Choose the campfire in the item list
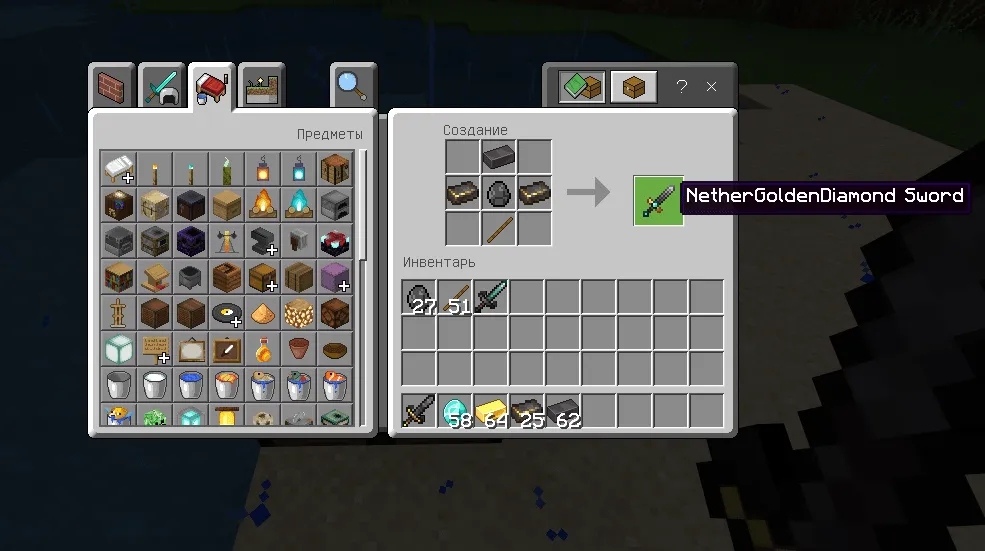 click(x=263, y=204)
